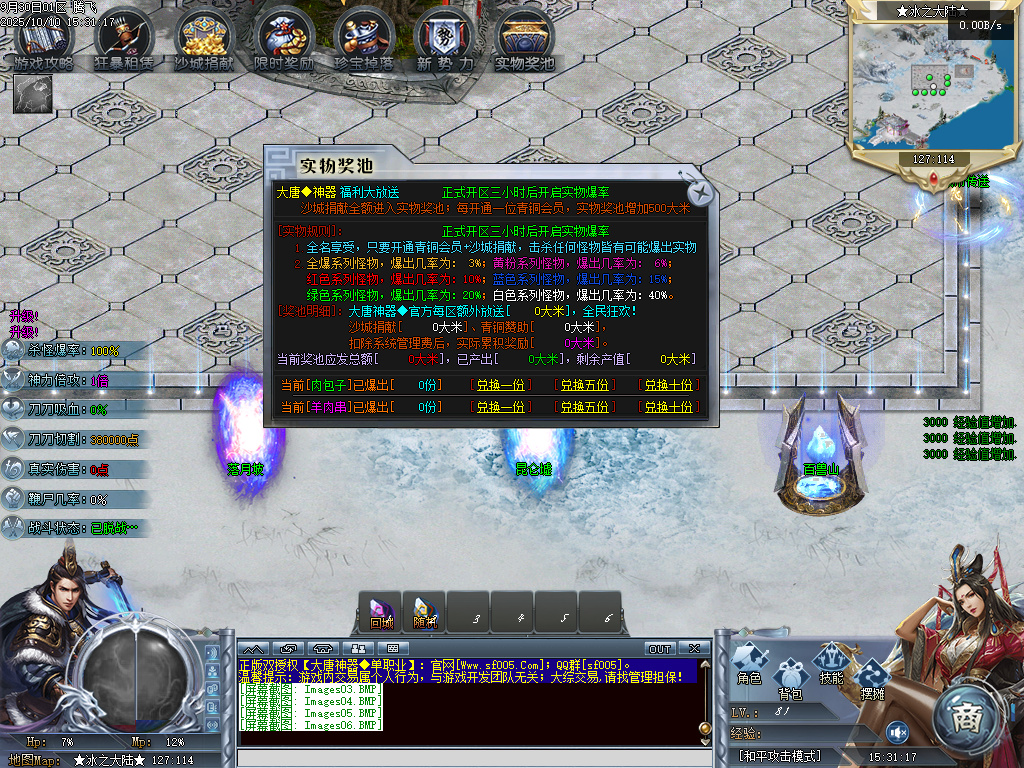
Task: Open the 游戏攻略 game guide
Action: (43, 41)
